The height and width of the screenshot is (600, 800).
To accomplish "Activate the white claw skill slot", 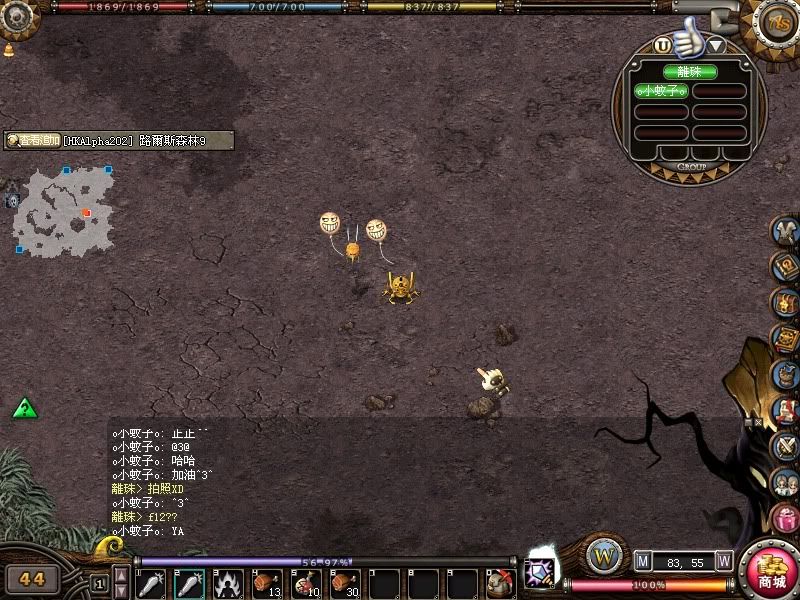I will pyautogui.click(x=227, y=583).
